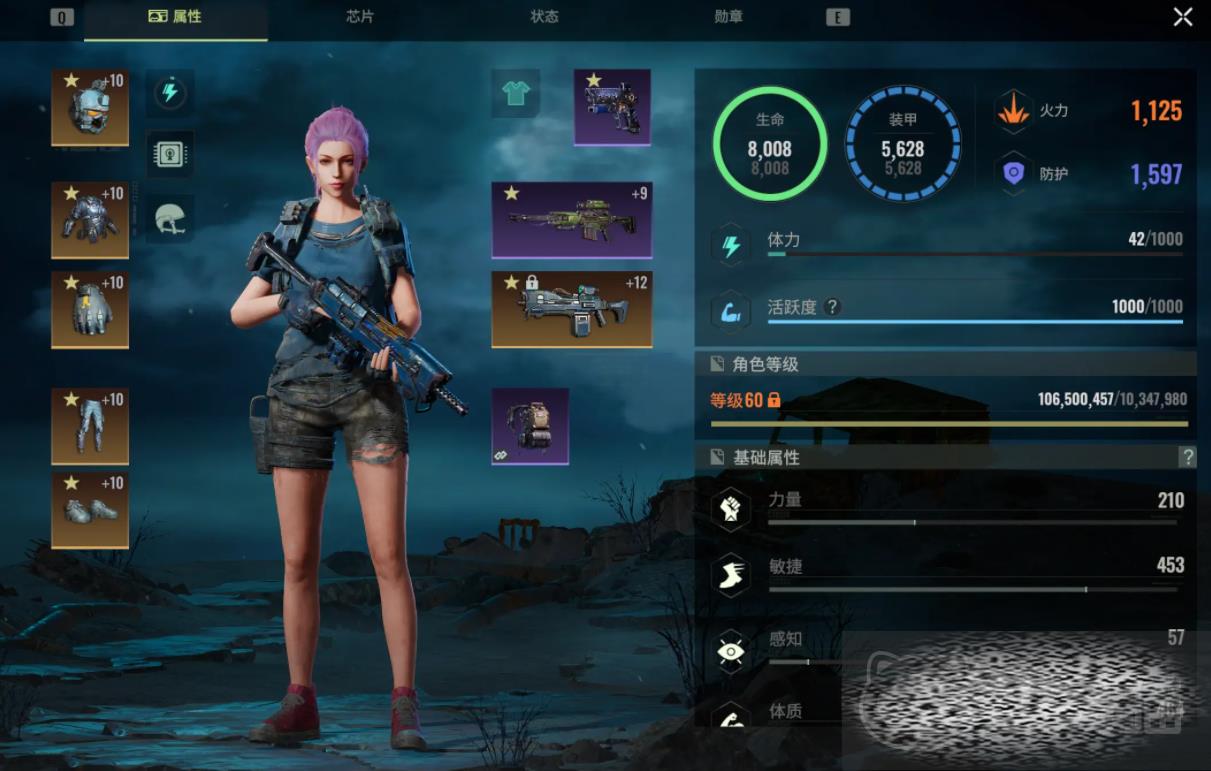This screenshot has width=1211, height=771.
Task: Select the +10 gloves equipment slot
Action: click(90, 309)
